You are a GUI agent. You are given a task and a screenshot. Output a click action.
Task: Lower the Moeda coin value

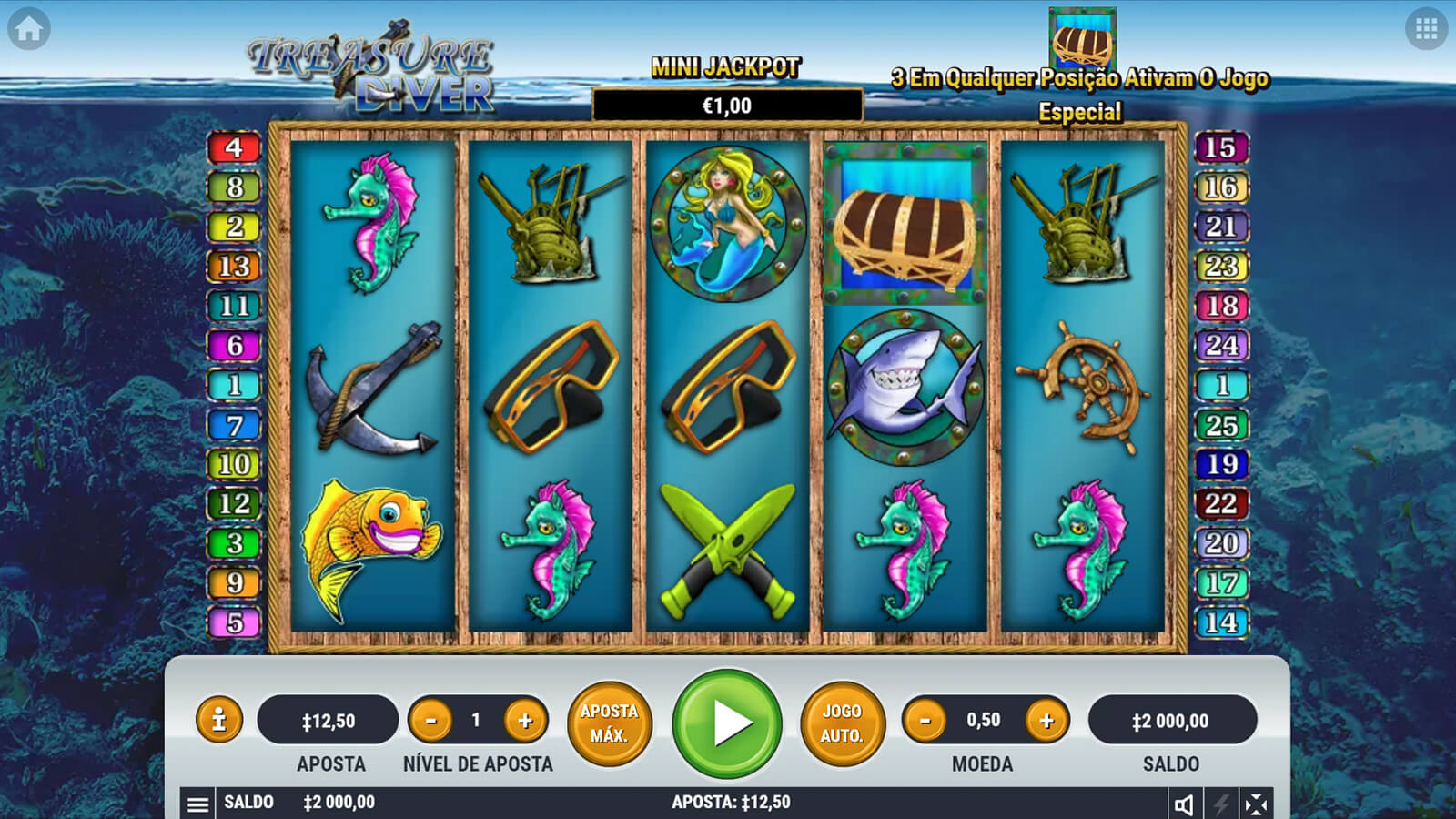(925, 721)
